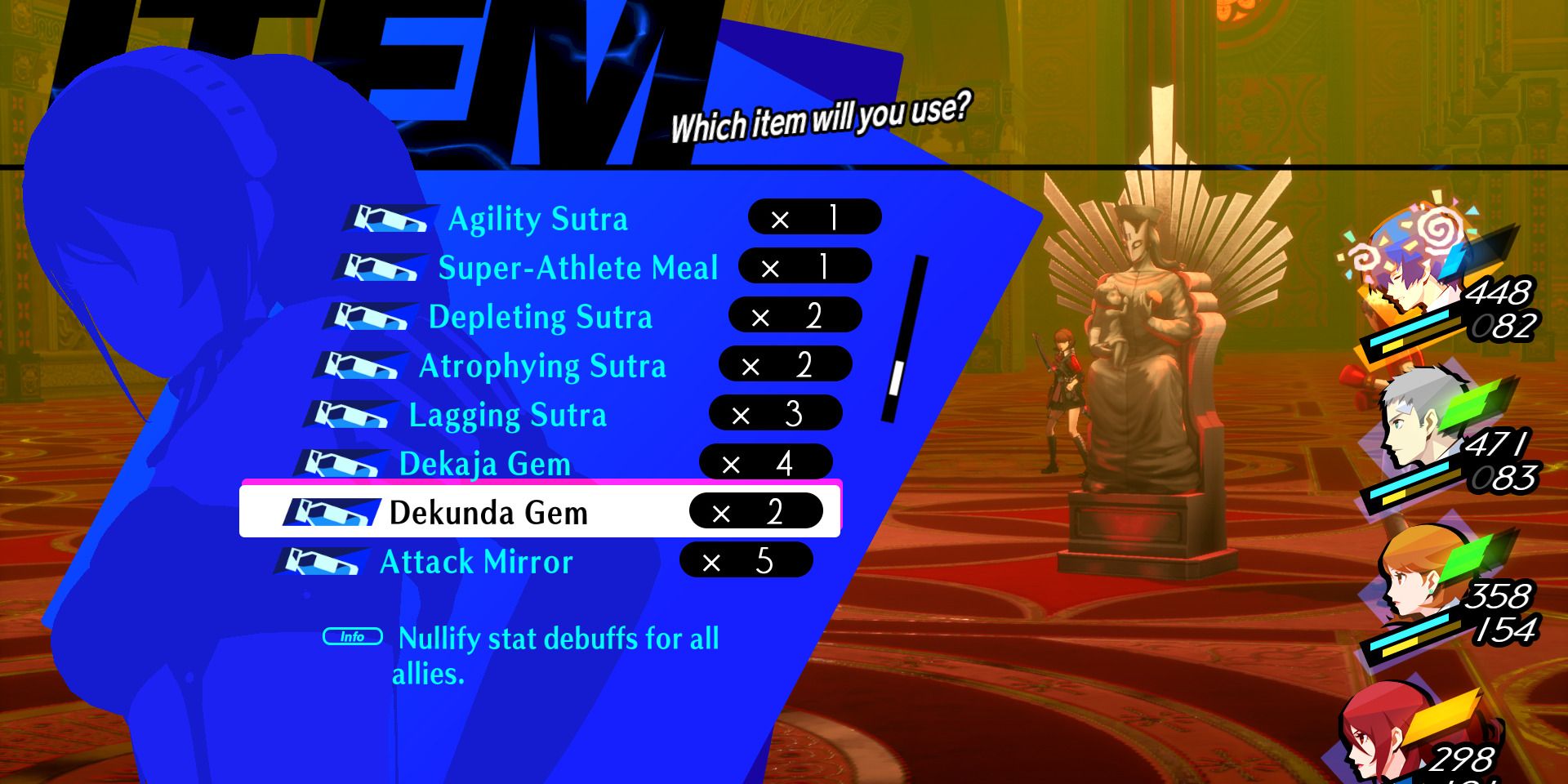Click the Dekaja Gem item icon

343,463
